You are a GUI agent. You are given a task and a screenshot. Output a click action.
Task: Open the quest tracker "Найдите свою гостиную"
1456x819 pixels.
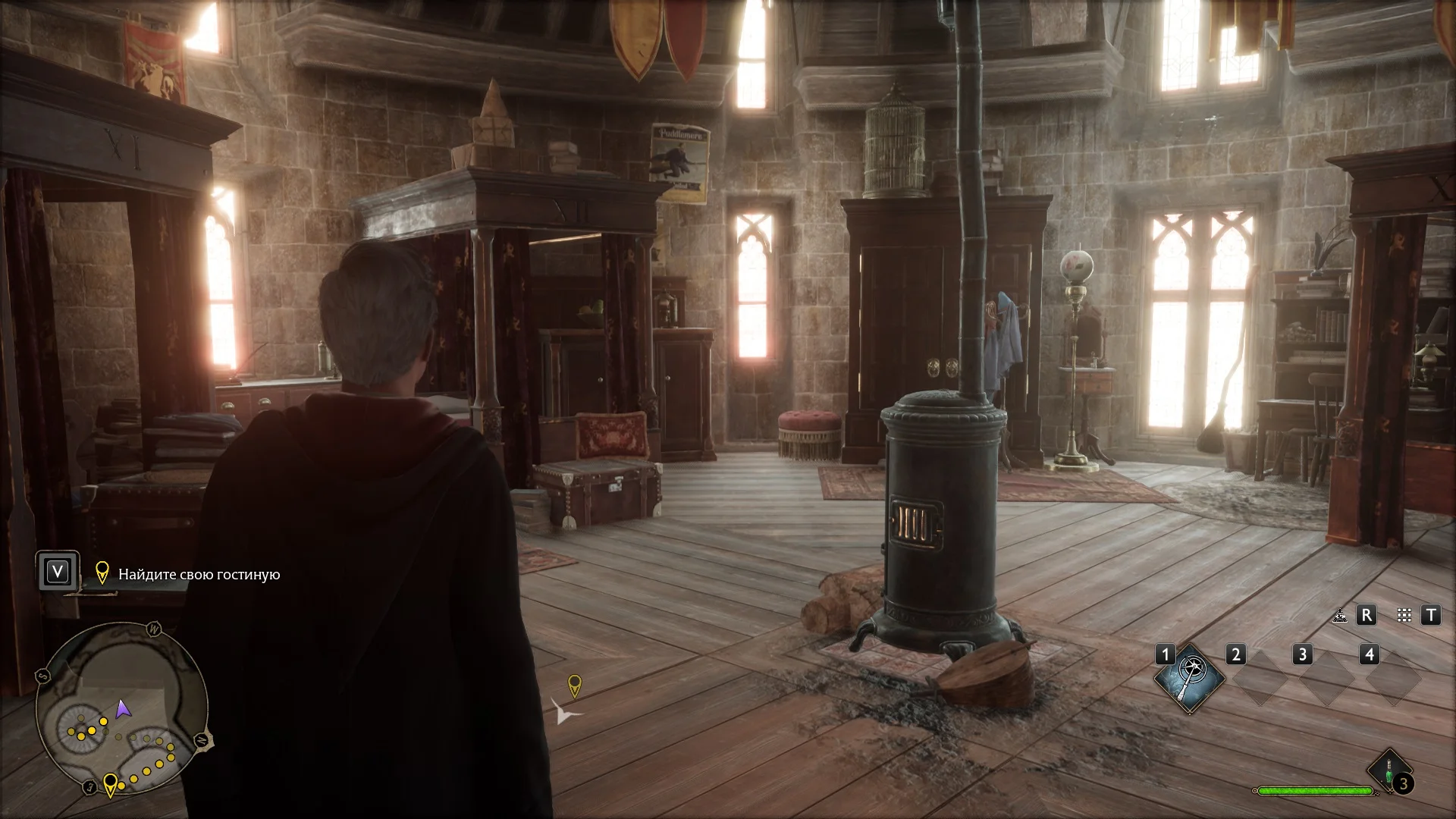click(199, 574)
